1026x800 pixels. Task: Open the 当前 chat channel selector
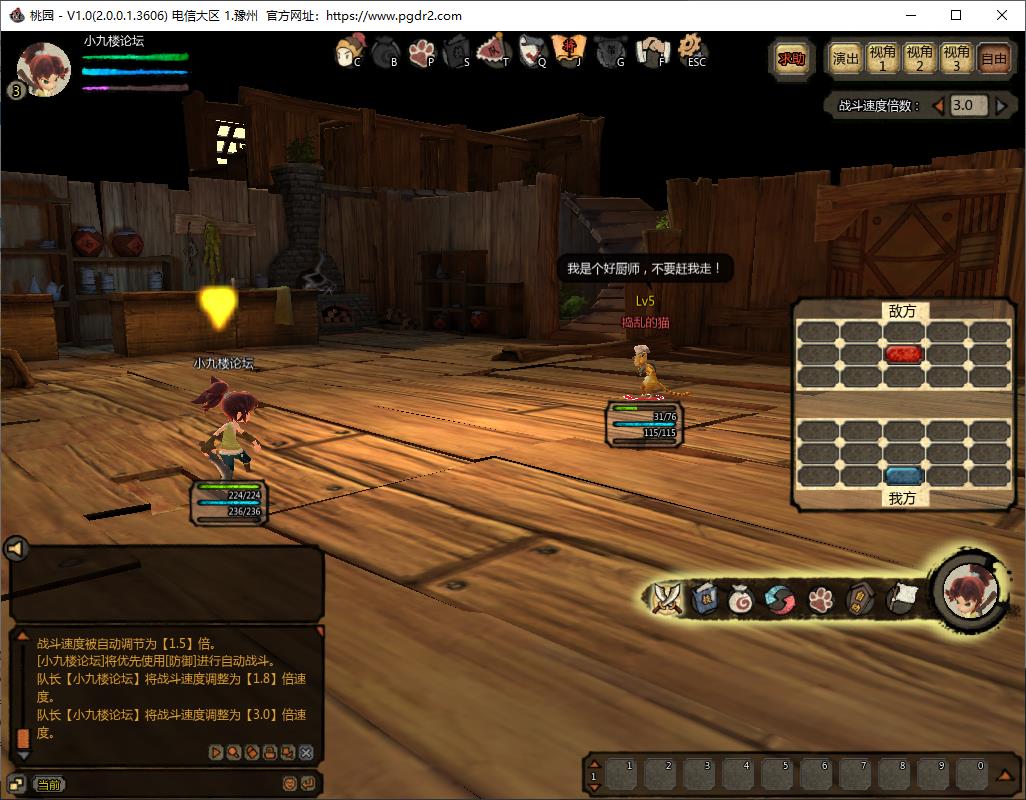click(x=48, y=785)
